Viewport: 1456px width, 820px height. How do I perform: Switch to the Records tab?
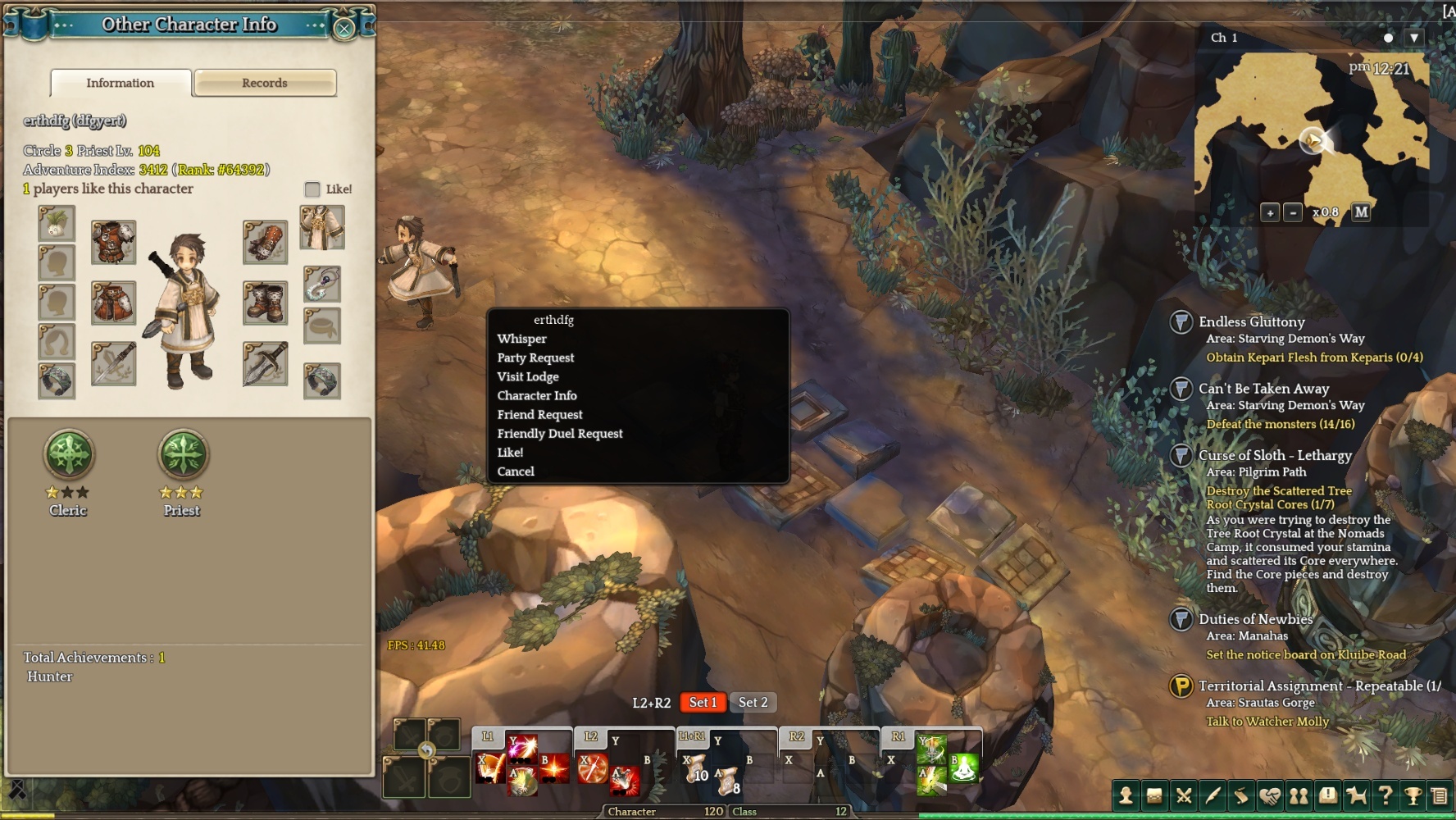coord(265,83)
